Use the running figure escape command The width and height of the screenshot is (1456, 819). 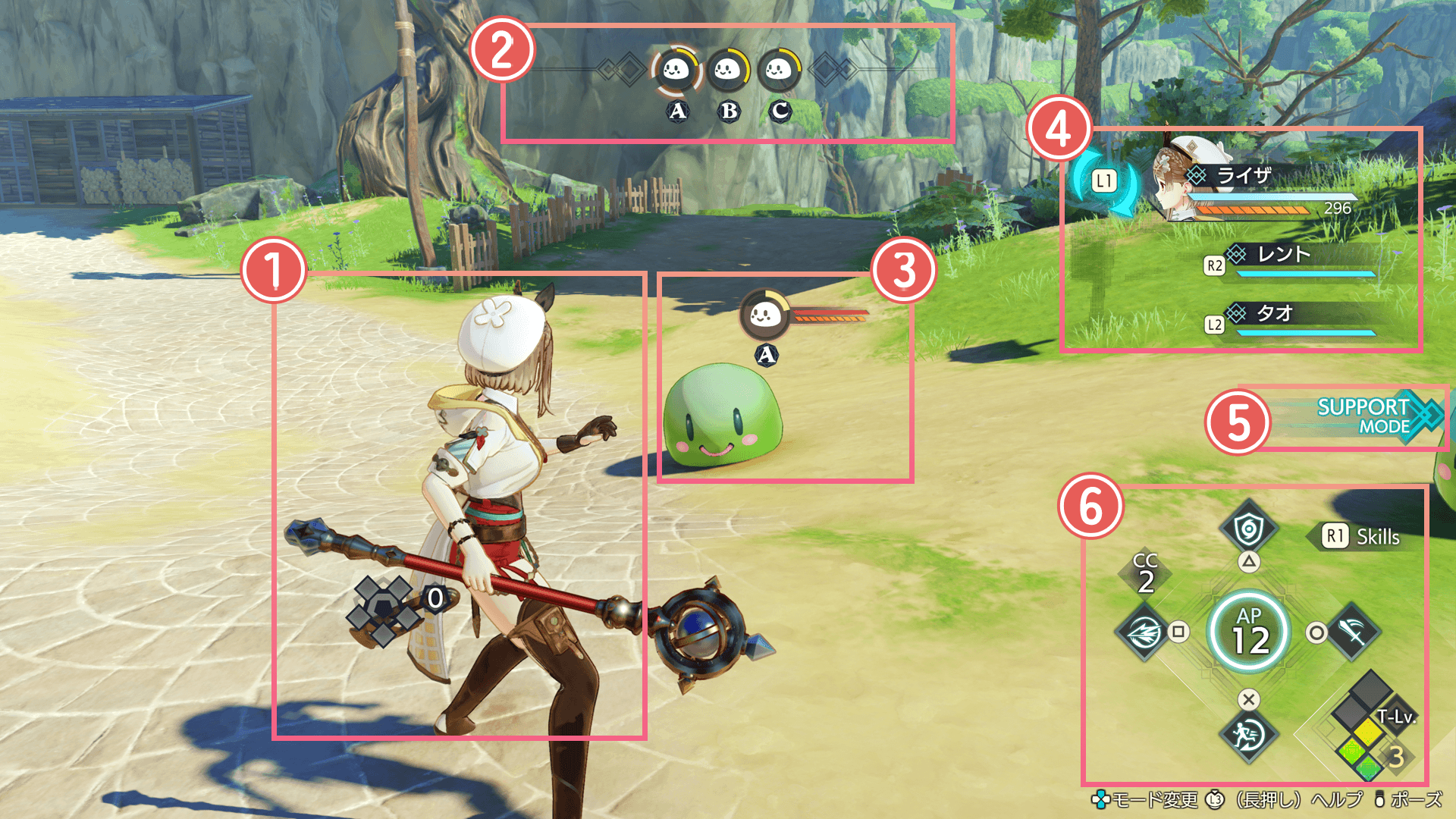point(1248,734)
